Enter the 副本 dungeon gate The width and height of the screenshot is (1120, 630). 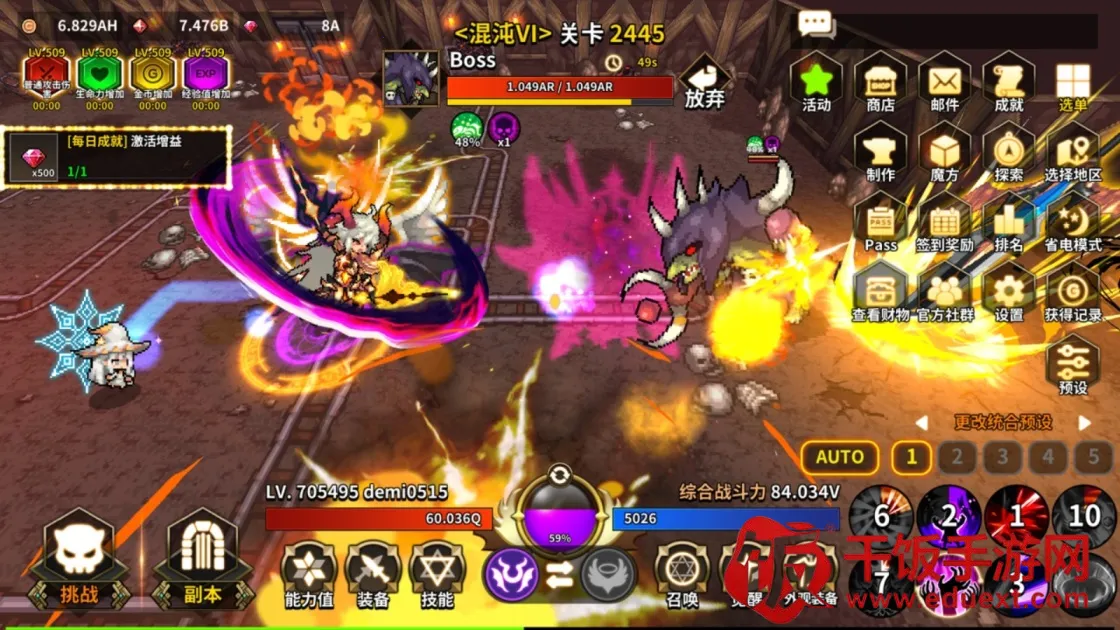(203, 558)
